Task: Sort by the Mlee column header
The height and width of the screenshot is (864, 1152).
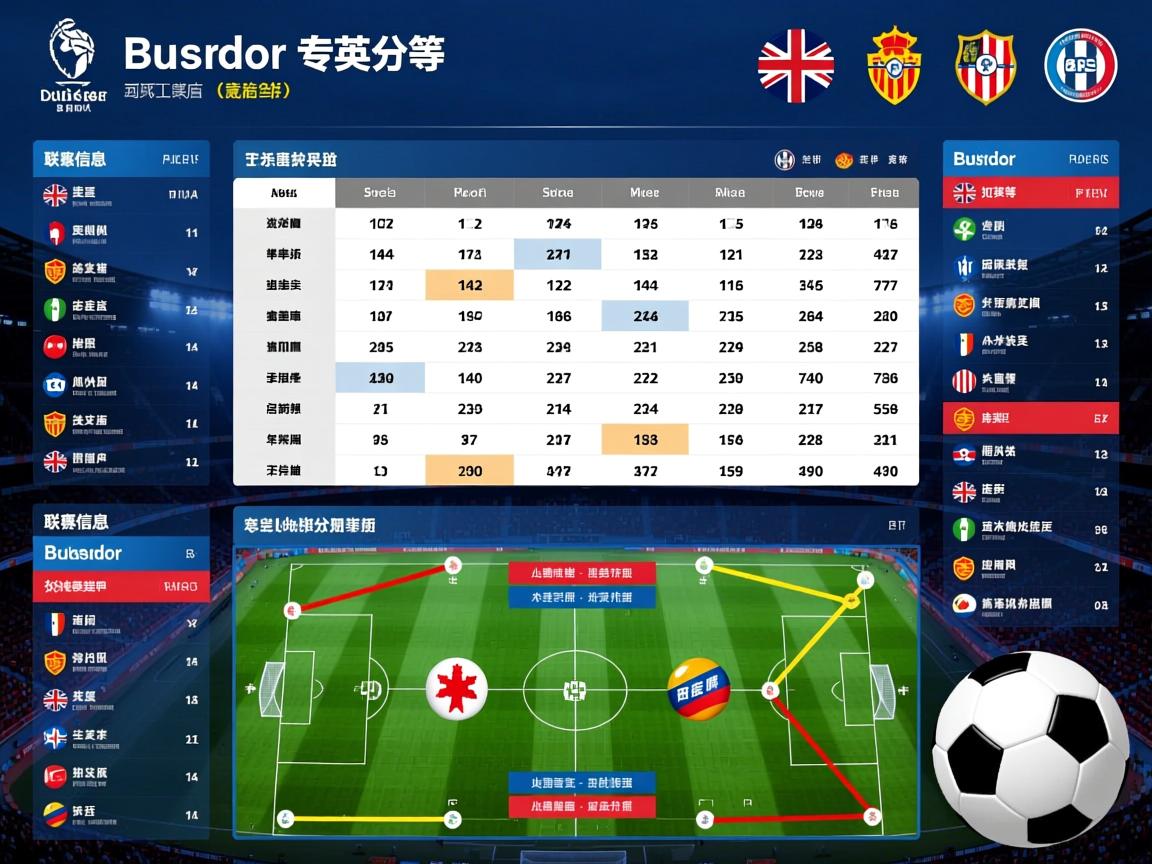Action: click(x=645, y=193)
